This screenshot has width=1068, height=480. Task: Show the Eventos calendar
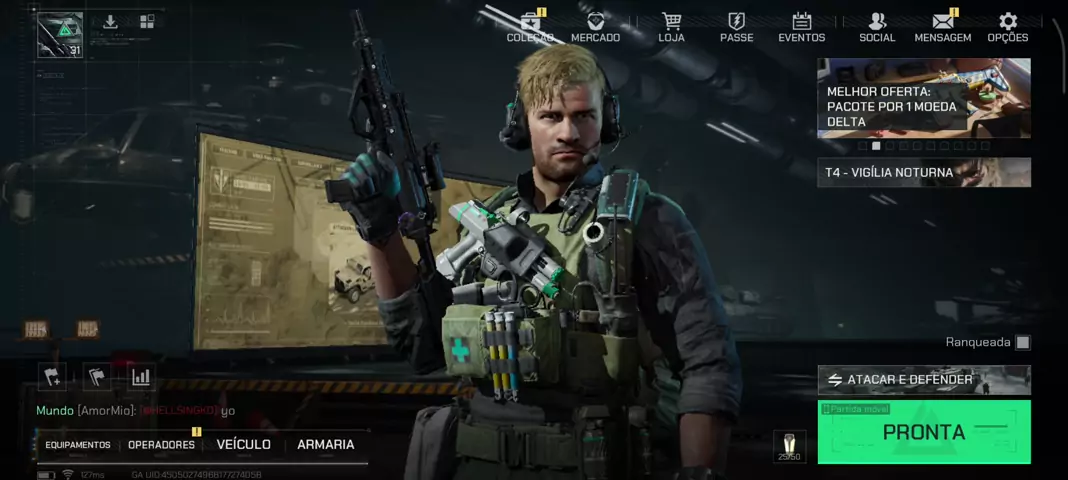801,27
